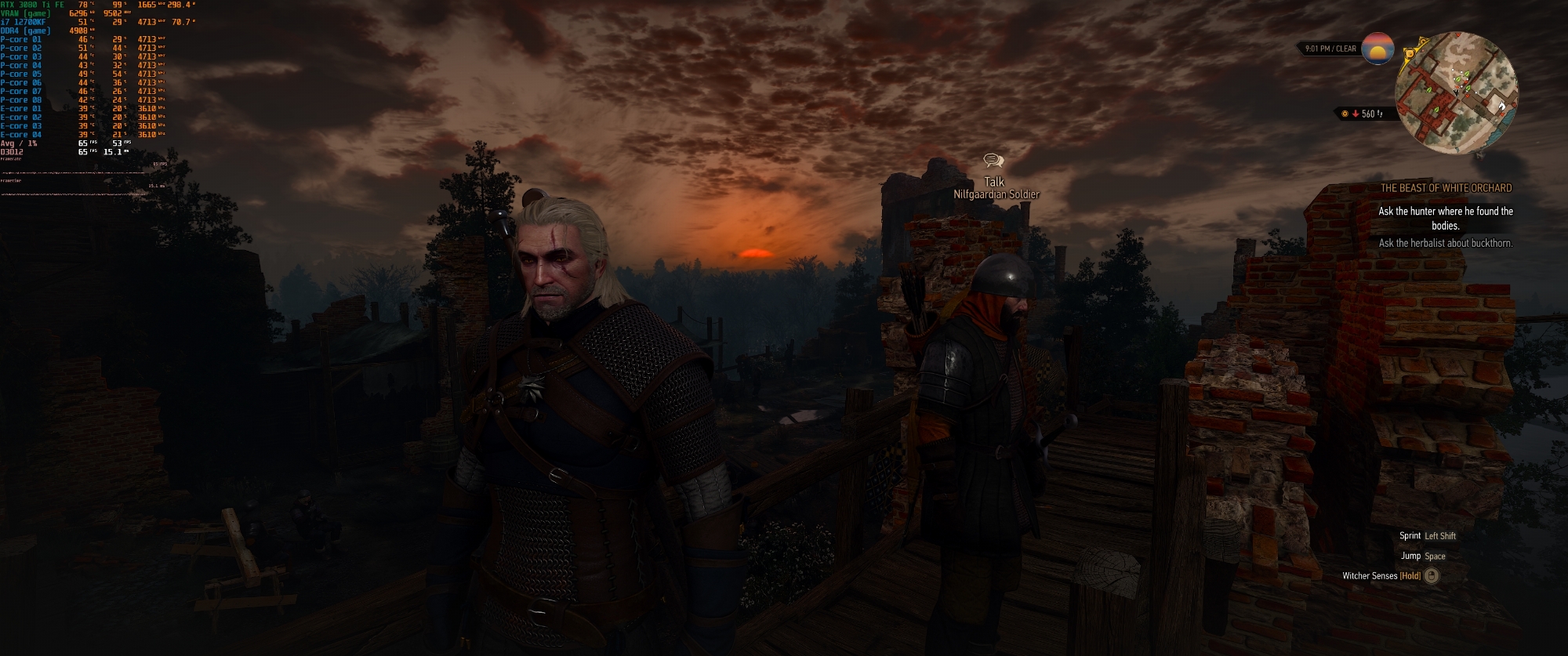1568x656 pixels.
Task: Click the sunset time-of-day icon
Action: (x=1377, y=49)
